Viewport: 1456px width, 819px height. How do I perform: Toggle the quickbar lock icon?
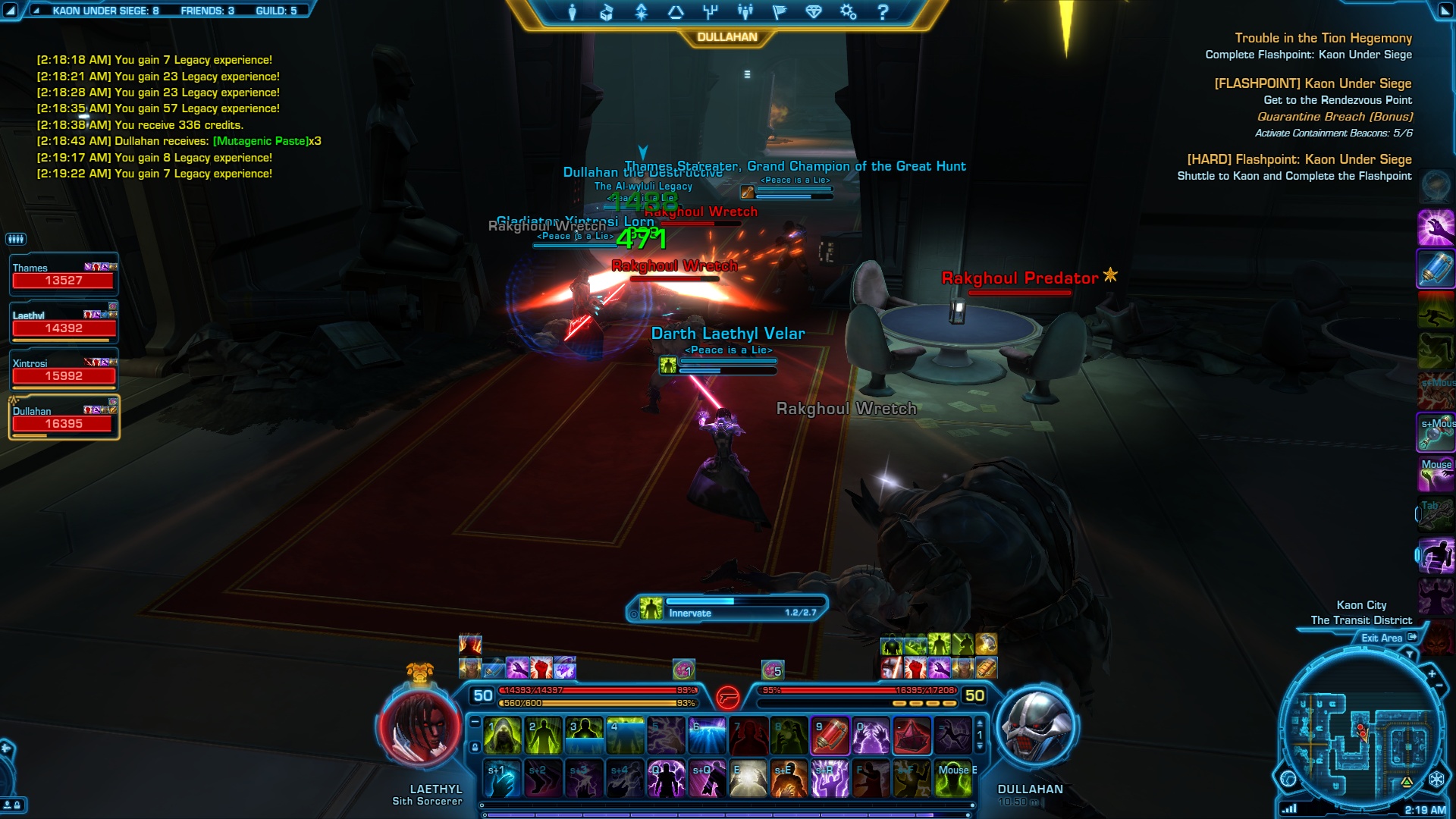click(475, 748)
